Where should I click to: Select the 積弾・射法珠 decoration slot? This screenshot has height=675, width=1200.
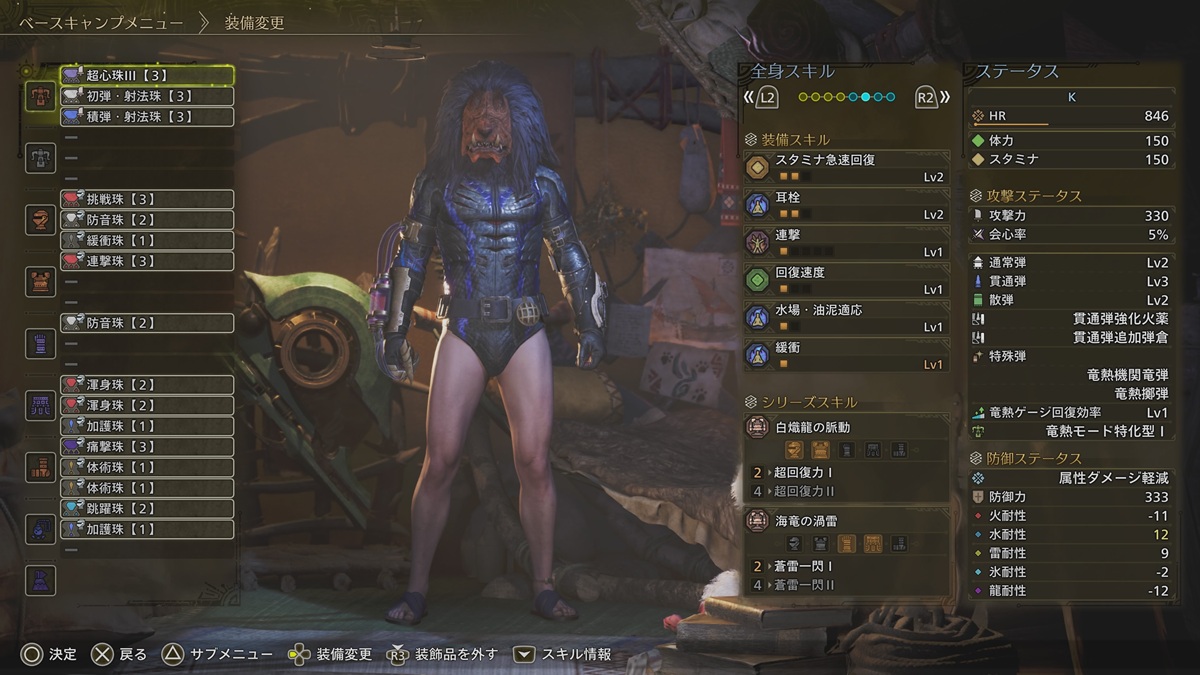click(x=147, y=117)
